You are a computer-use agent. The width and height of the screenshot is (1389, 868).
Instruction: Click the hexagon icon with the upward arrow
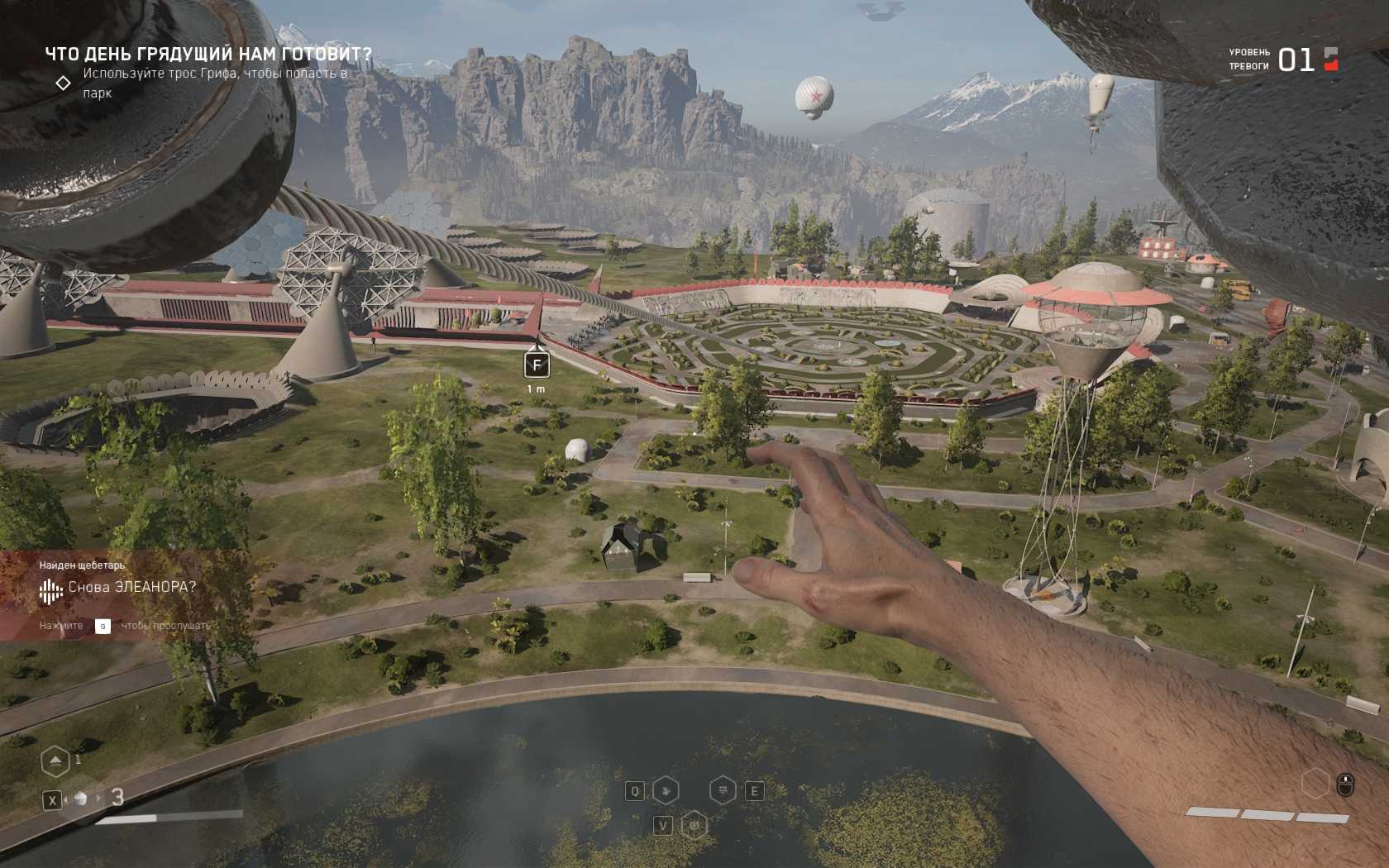(55, 761)
